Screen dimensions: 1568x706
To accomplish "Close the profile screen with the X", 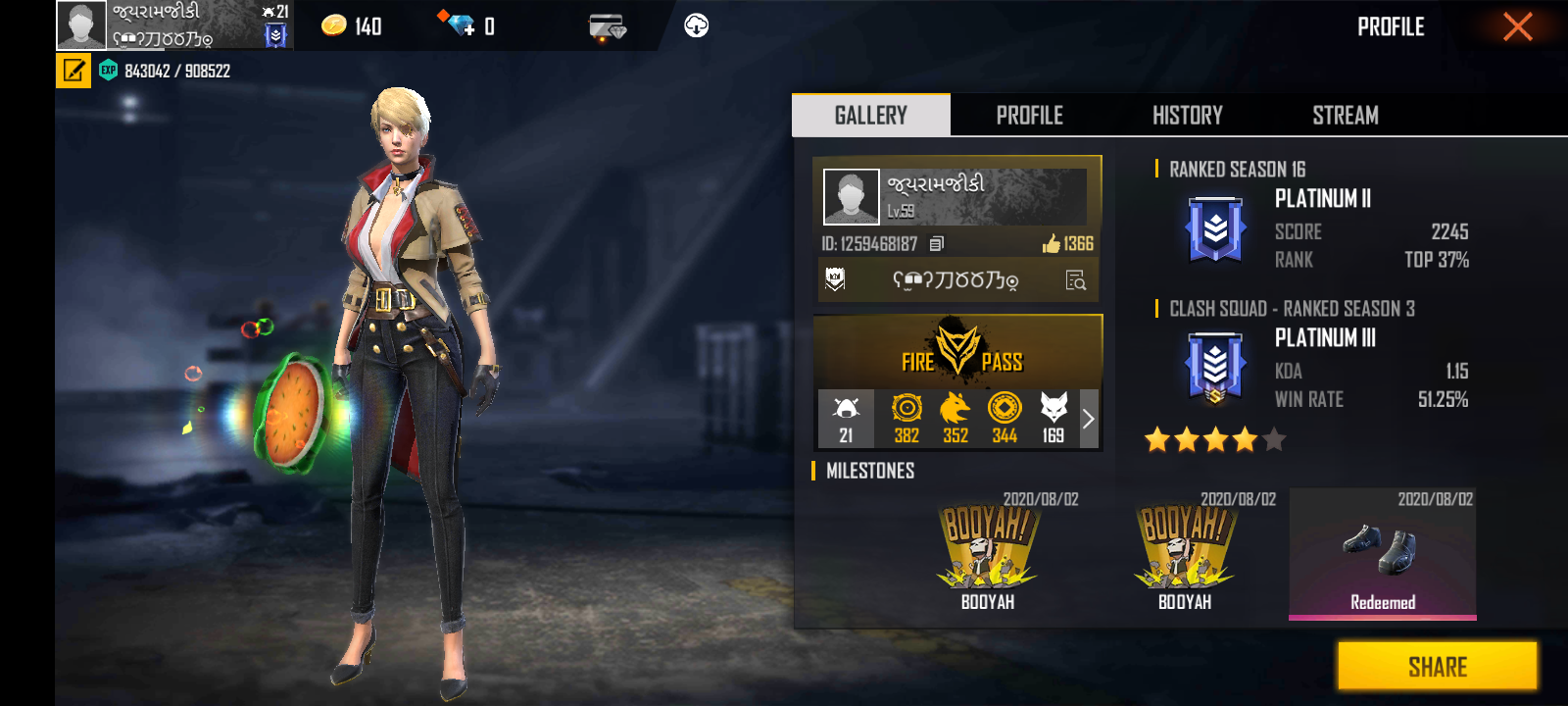I will [1517, 26].
